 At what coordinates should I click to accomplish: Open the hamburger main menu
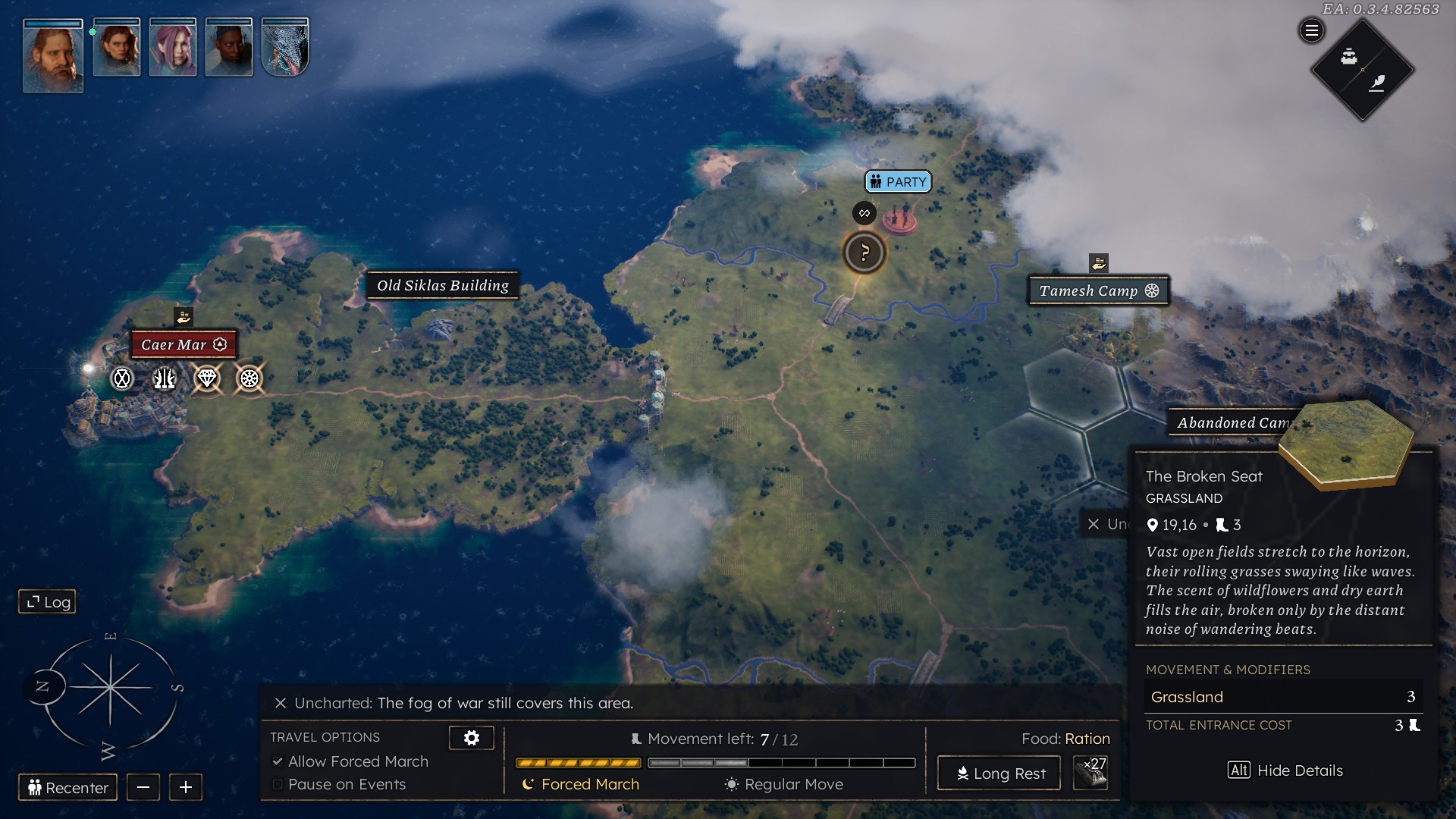[x=1311, y=31]
